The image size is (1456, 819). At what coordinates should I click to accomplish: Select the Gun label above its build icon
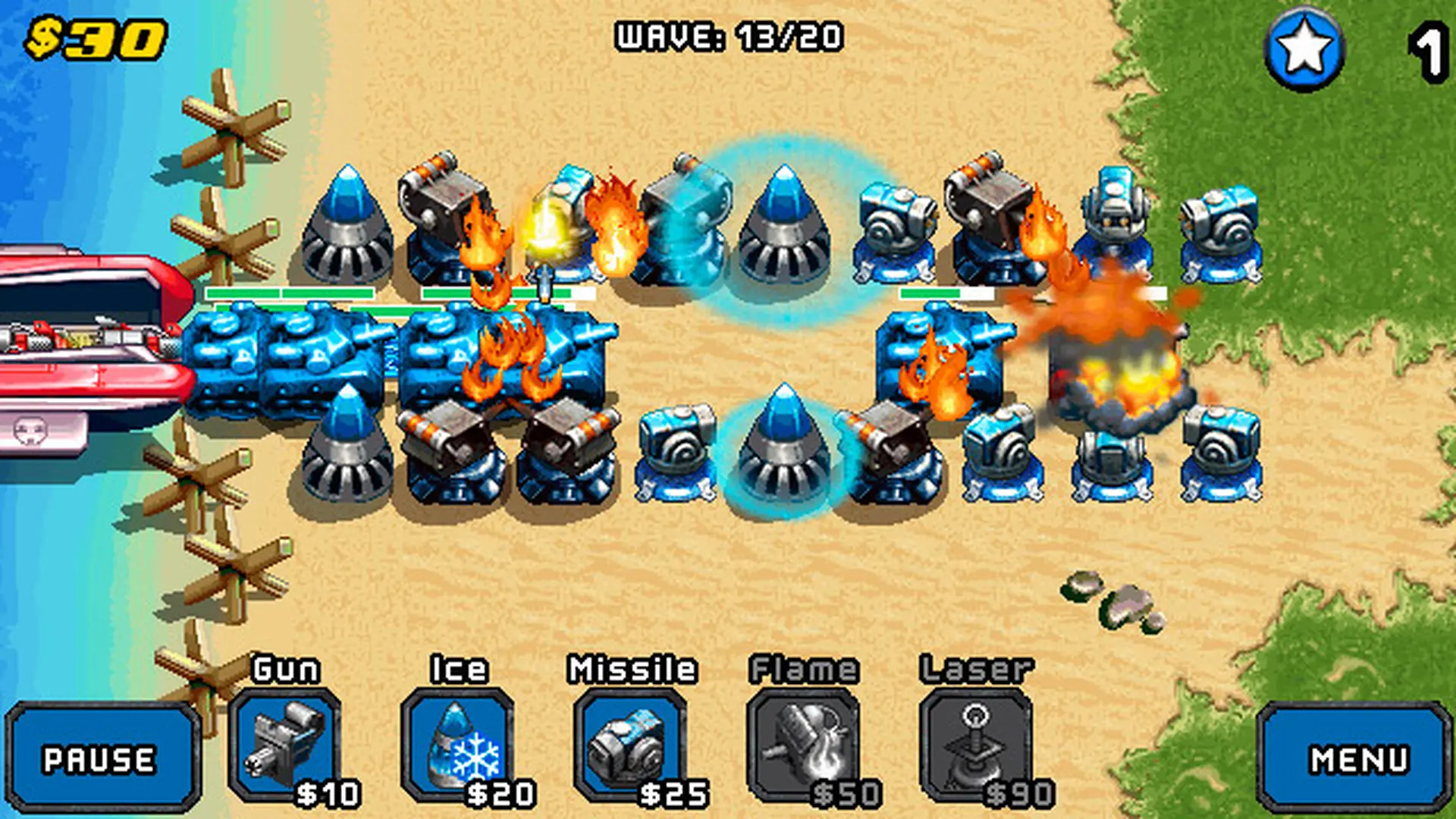(287, 669)
